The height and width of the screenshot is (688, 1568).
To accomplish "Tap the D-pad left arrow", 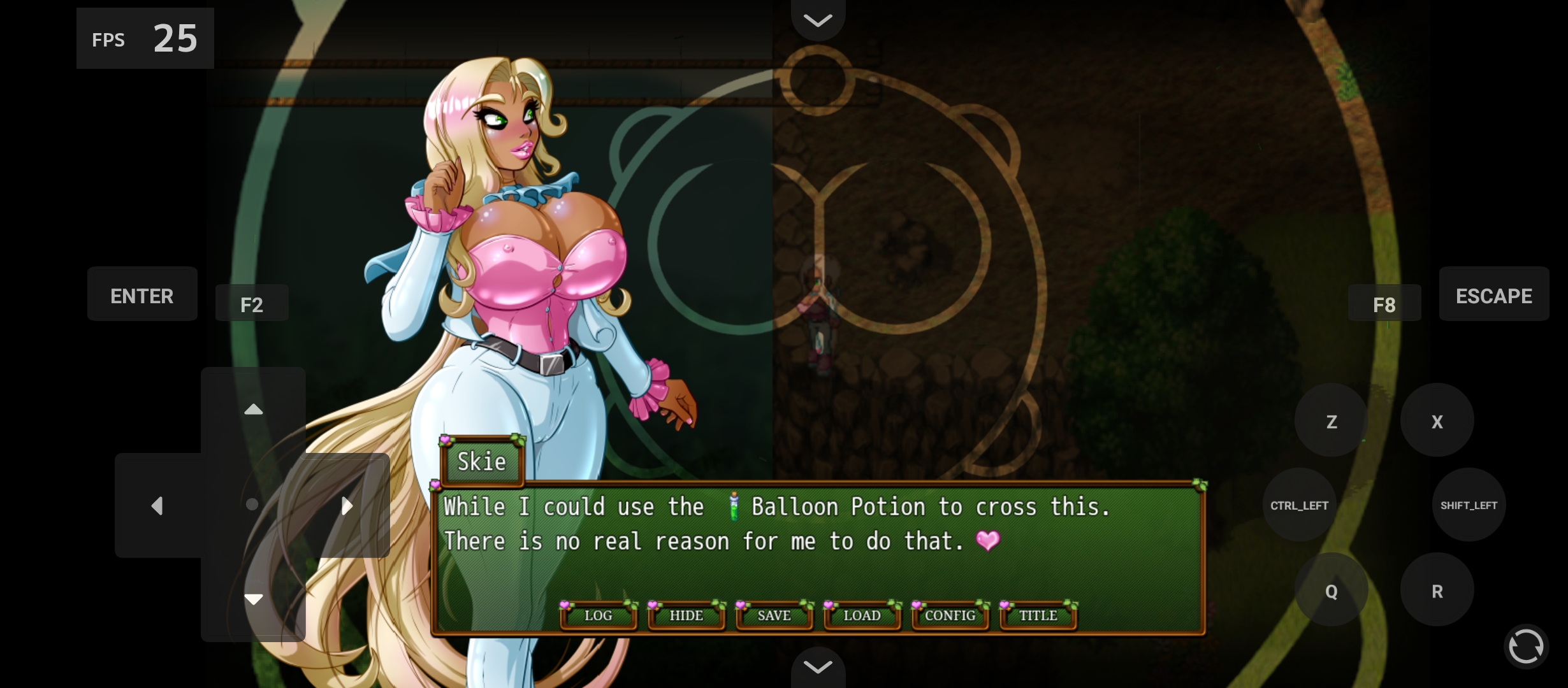I will [157, 506].
